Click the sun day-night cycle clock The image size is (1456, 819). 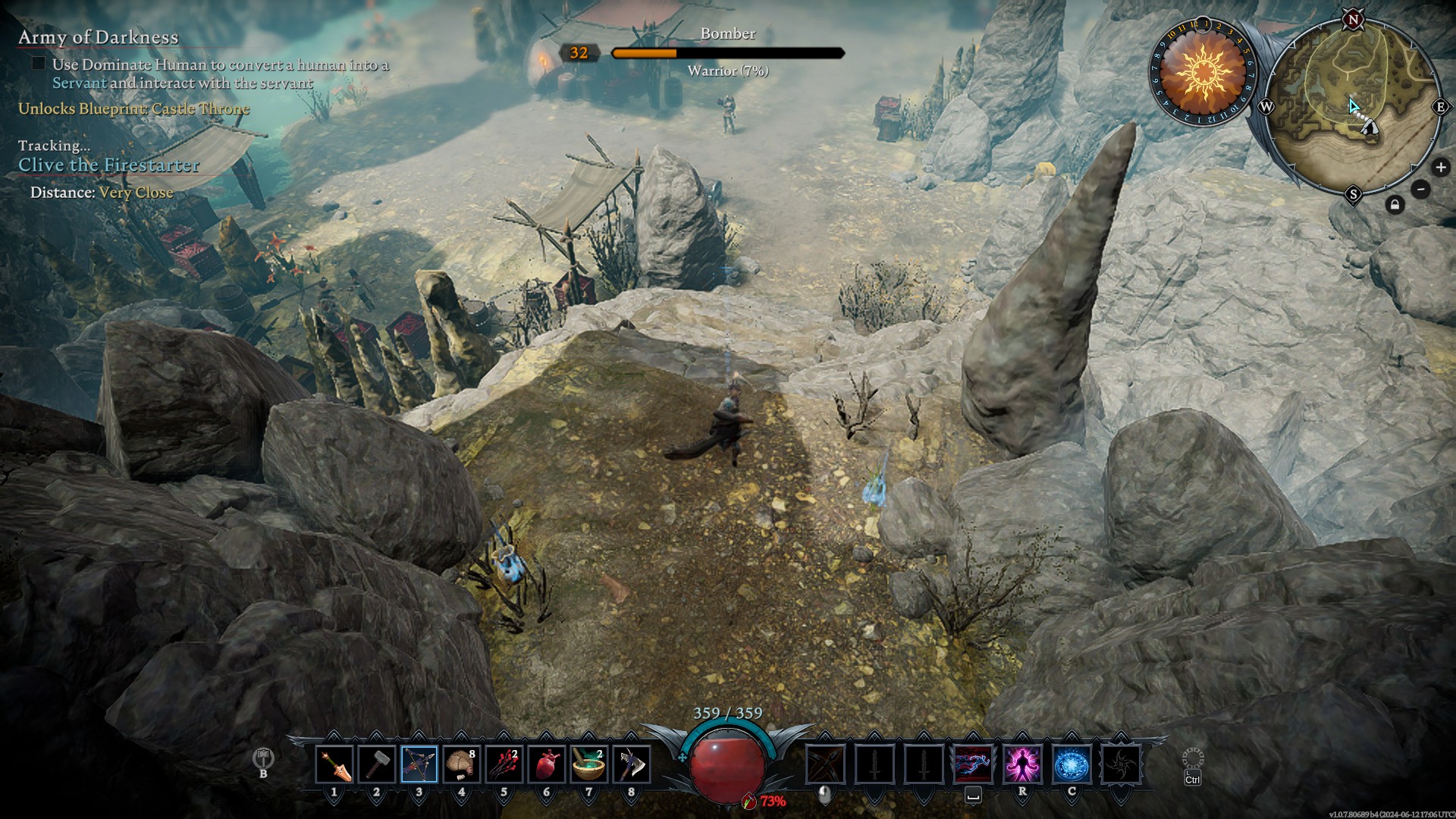click(x=1203, y=72)
